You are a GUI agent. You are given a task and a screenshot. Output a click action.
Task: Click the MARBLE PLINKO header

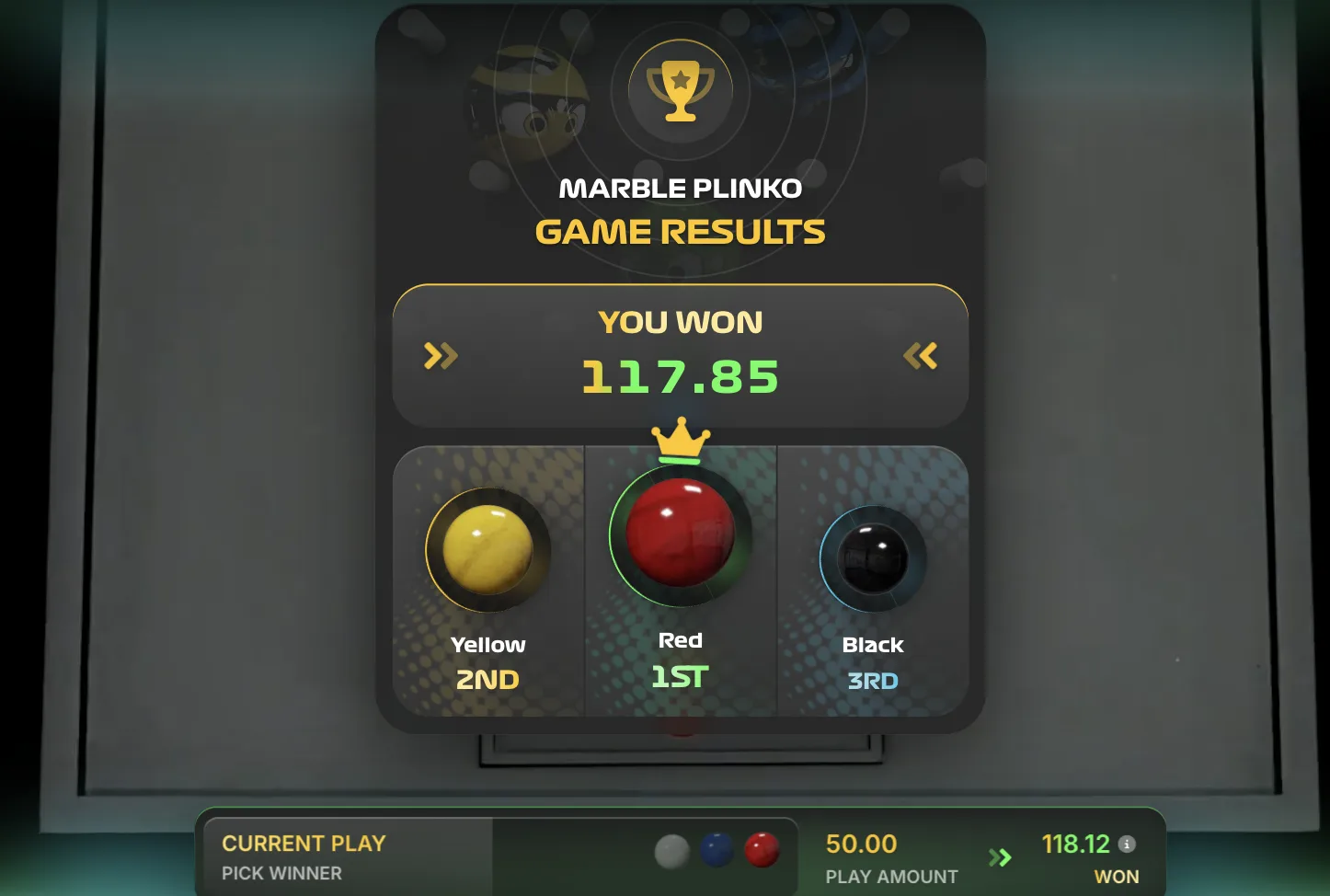click(x=680, y=187)
